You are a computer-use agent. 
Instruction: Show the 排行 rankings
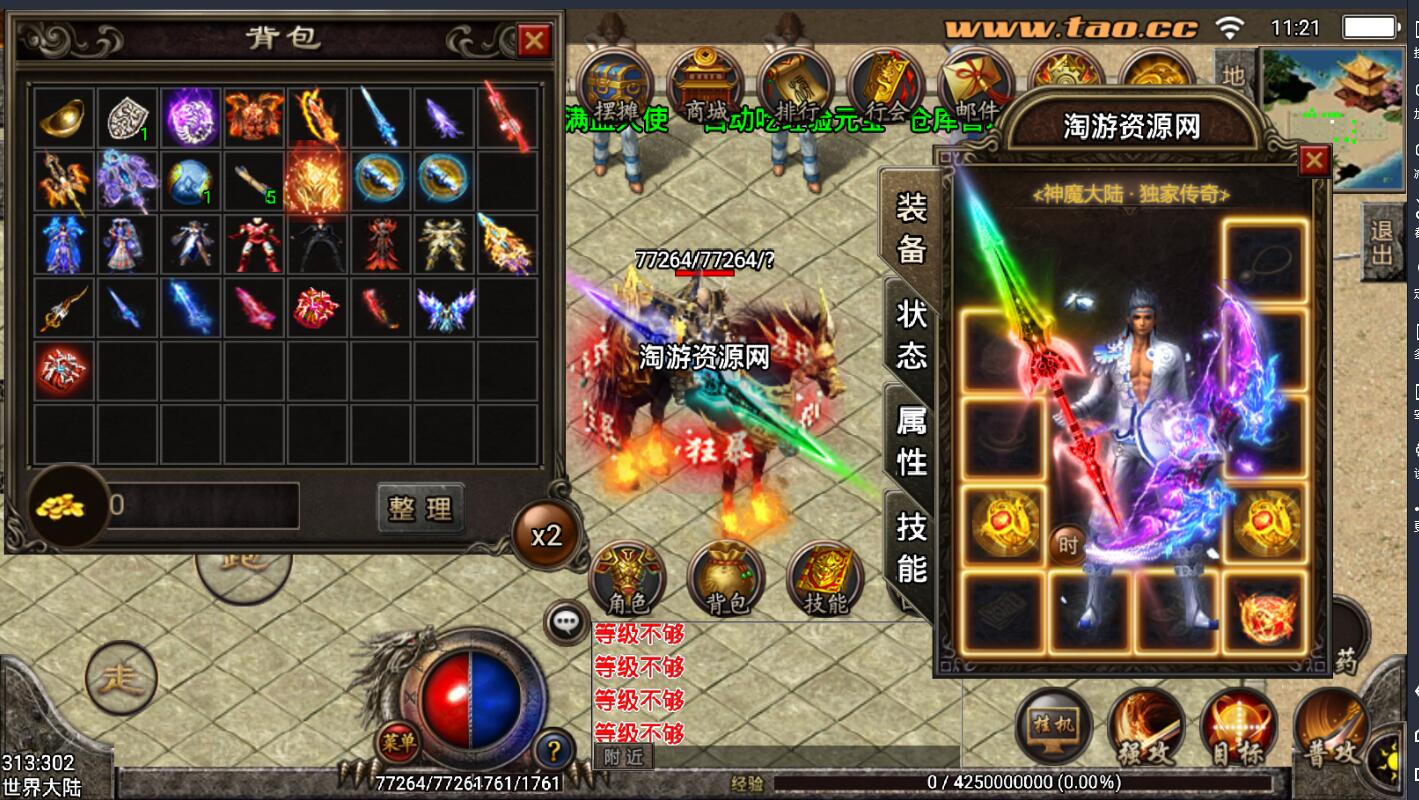coord(796,86)
